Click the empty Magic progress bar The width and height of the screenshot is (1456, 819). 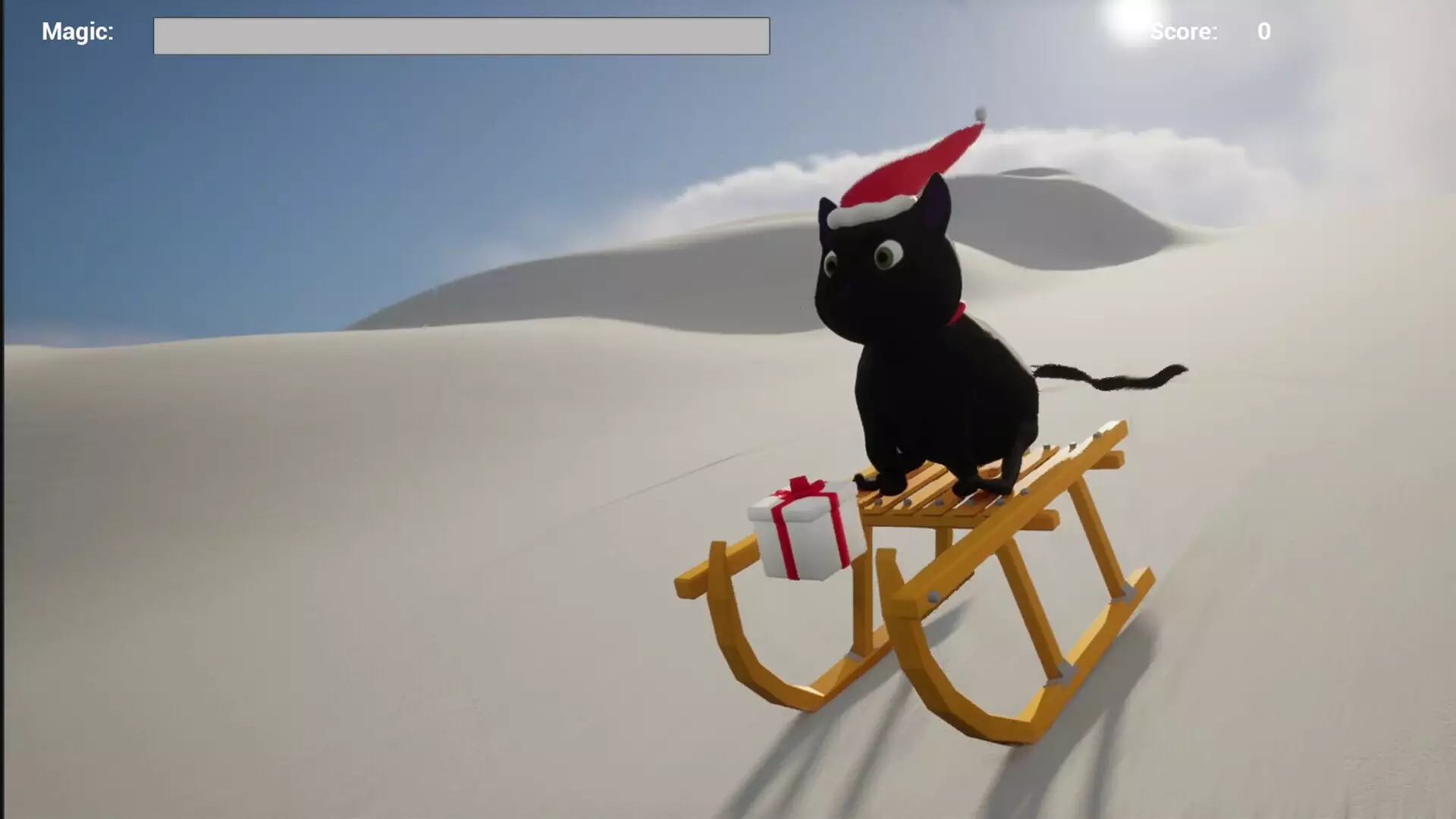click(x=461, y=36)
